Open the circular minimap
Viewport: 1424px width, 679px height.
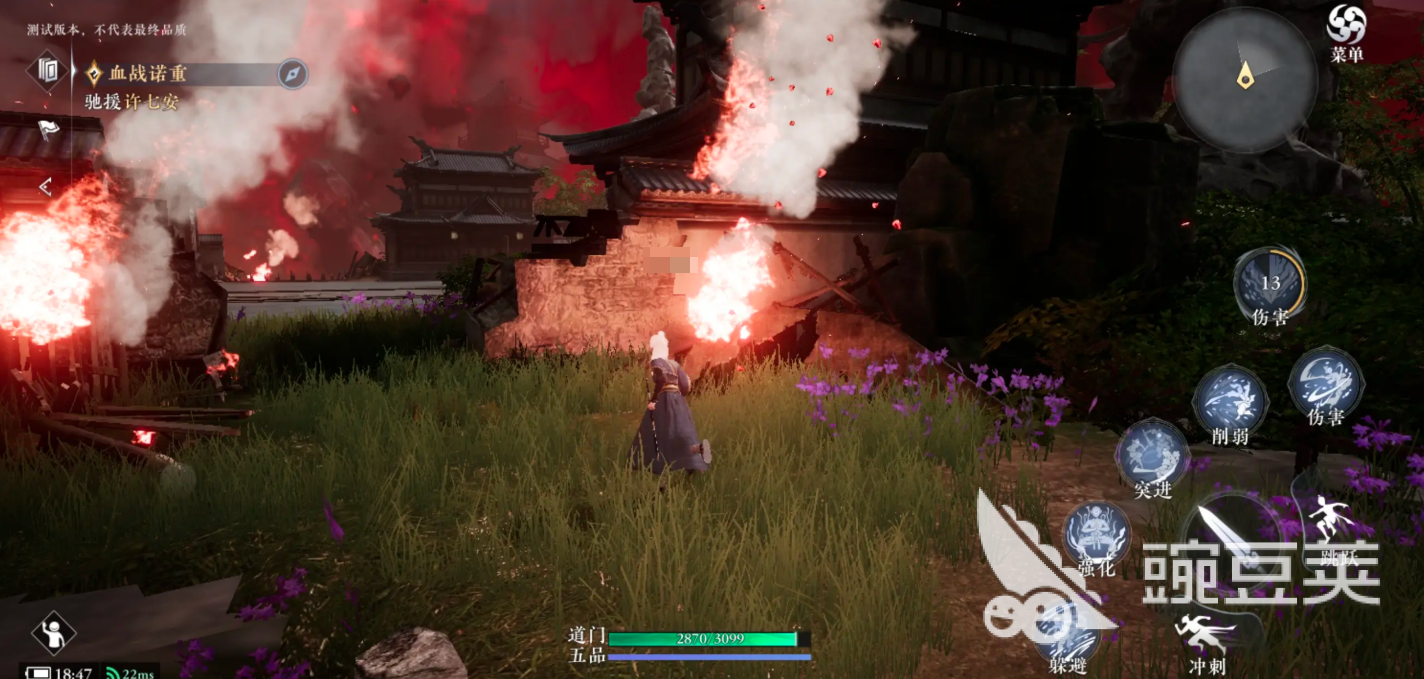[1244, 79]
